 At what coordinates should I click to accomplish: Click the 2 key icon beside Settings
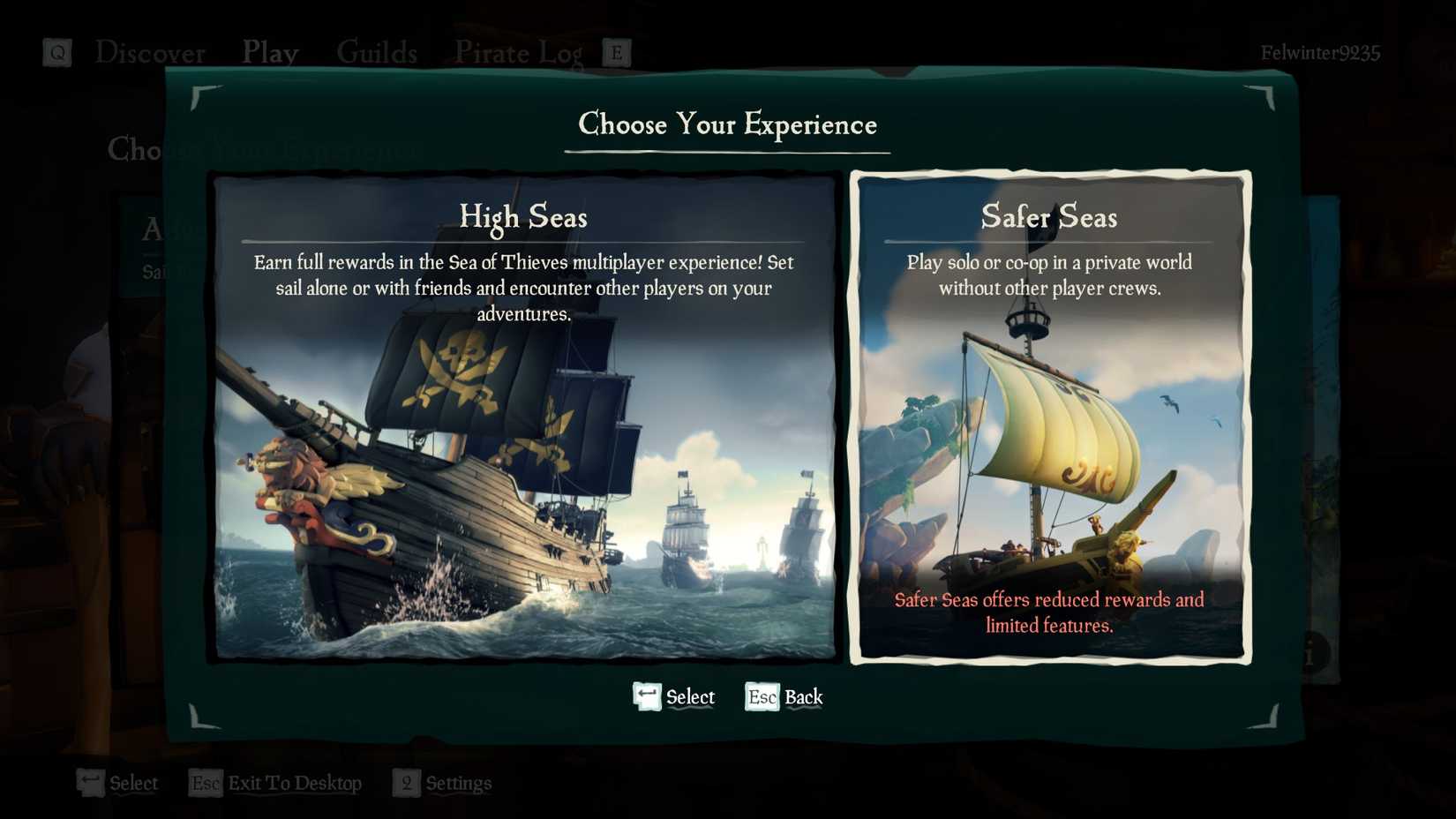click(406, 783)
